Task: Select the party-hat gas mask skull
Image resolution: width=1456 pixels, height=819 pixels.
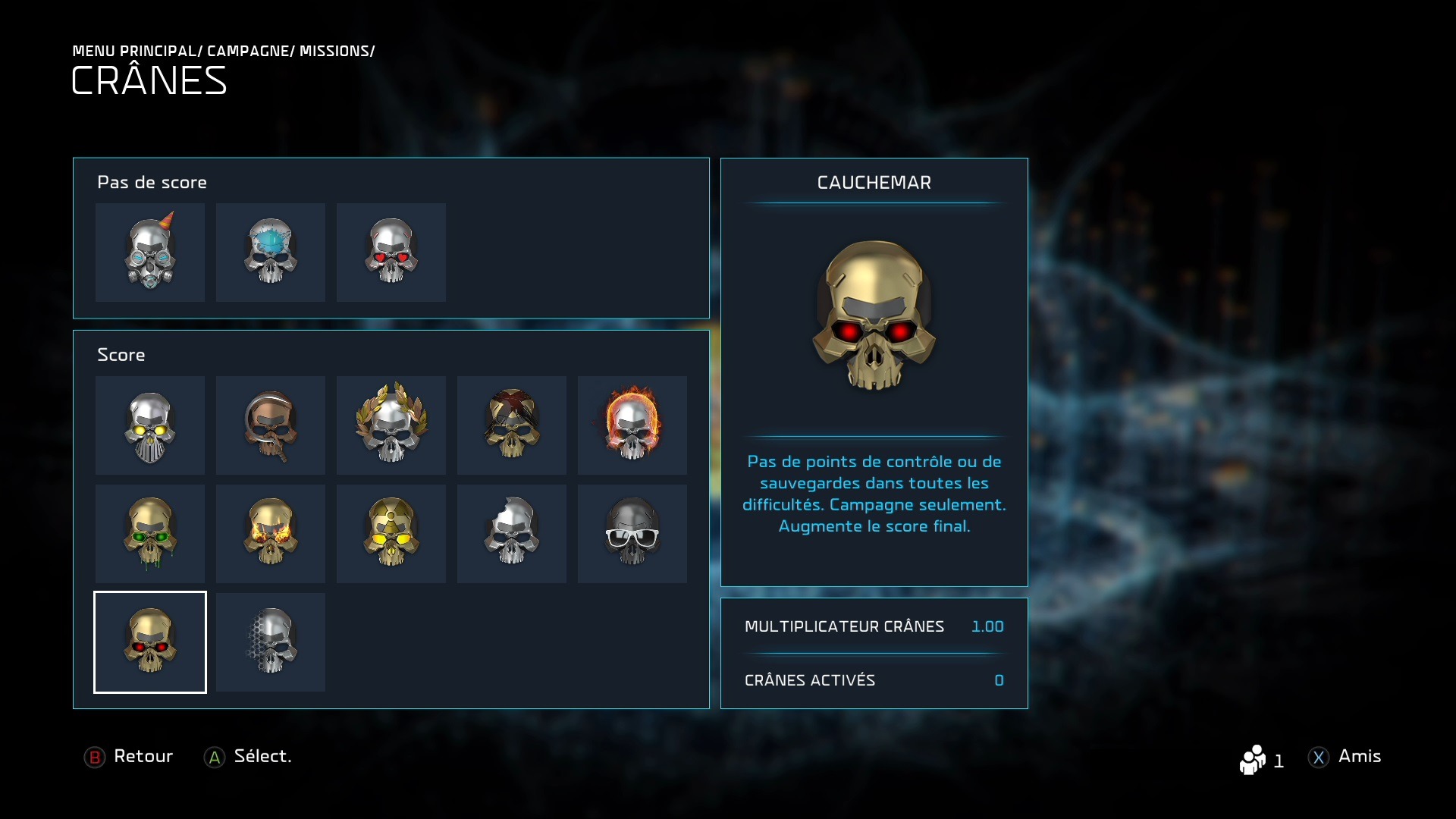Action: [150, 253]
